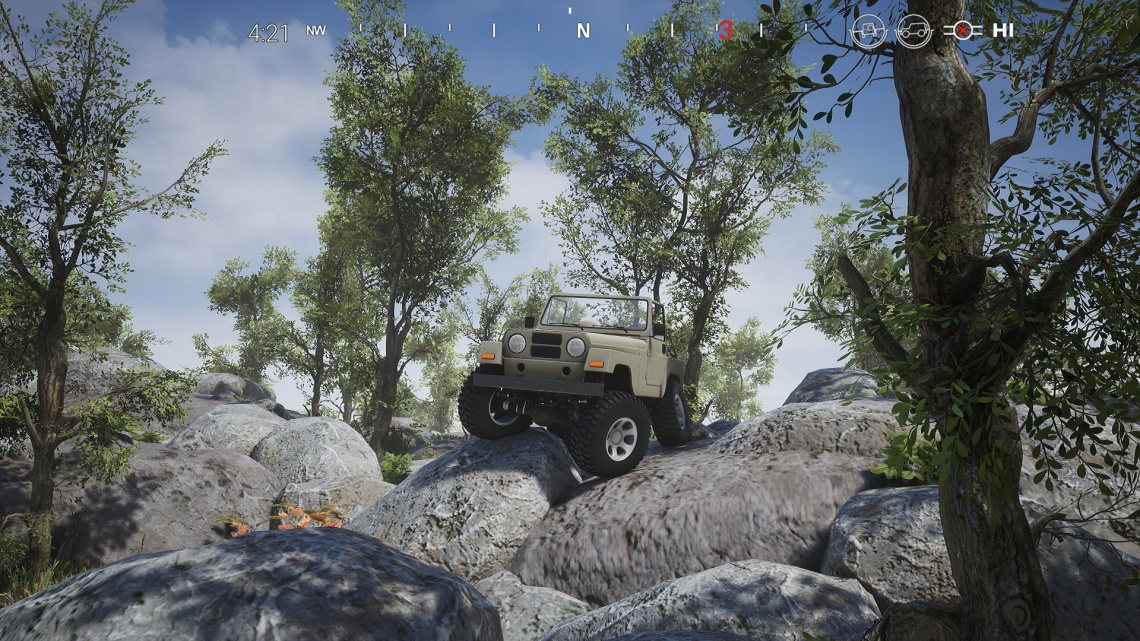This screenshot has height=641, width=1140.
Task: Click the side-view pitch inclinometer icon
Action: click(913, 31)
